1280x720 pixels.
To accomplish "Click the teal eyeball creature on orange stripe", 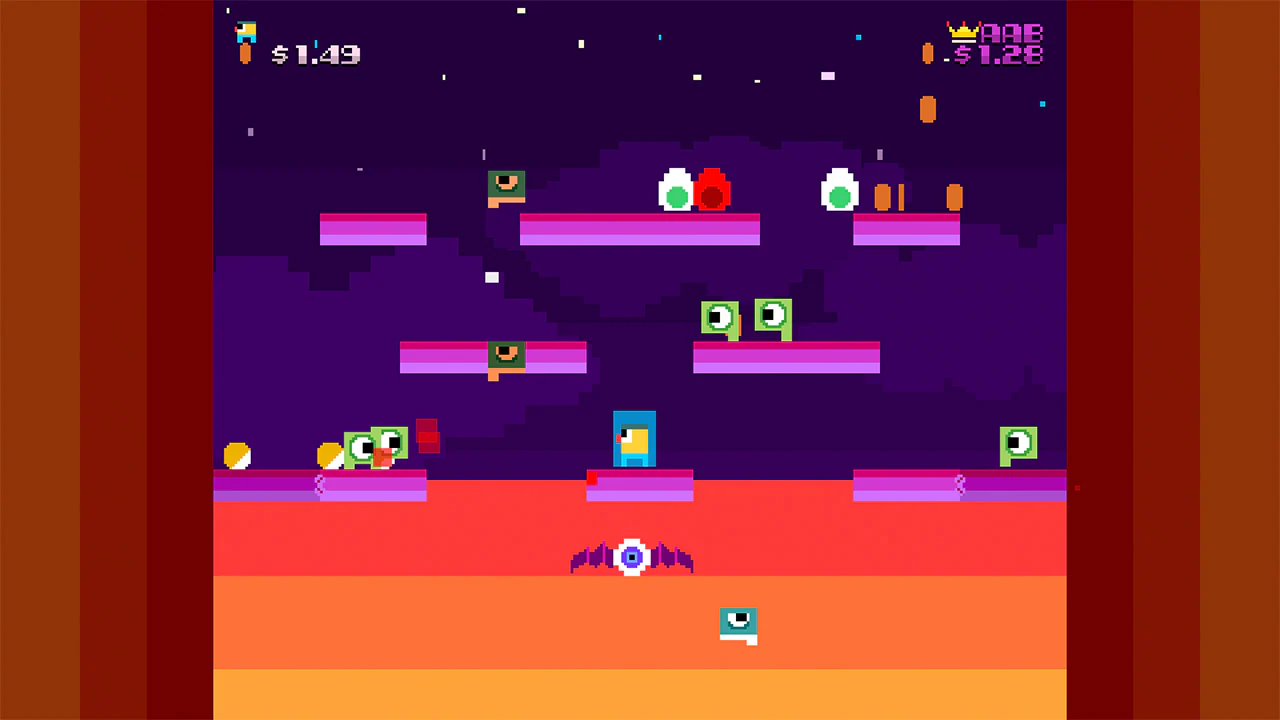I will pos(738,623).
